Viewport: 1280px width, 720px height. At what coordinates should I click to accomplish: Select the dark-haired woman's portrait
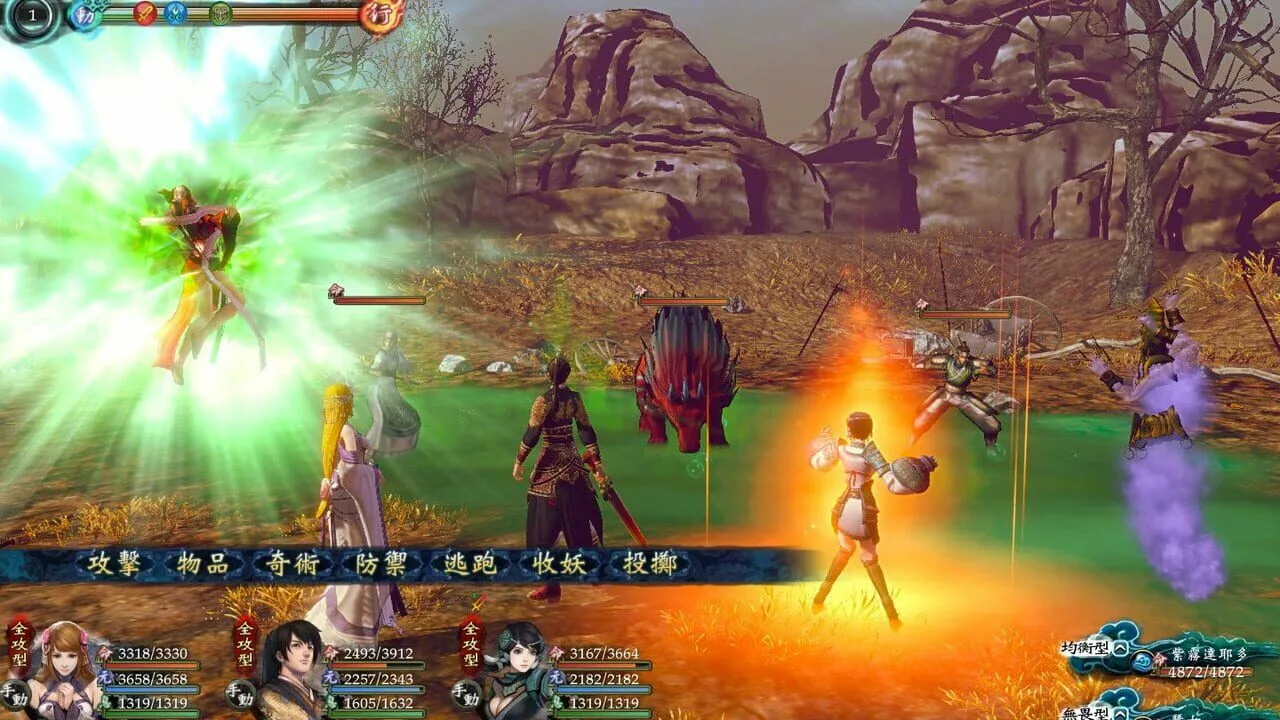coord(516,668)
